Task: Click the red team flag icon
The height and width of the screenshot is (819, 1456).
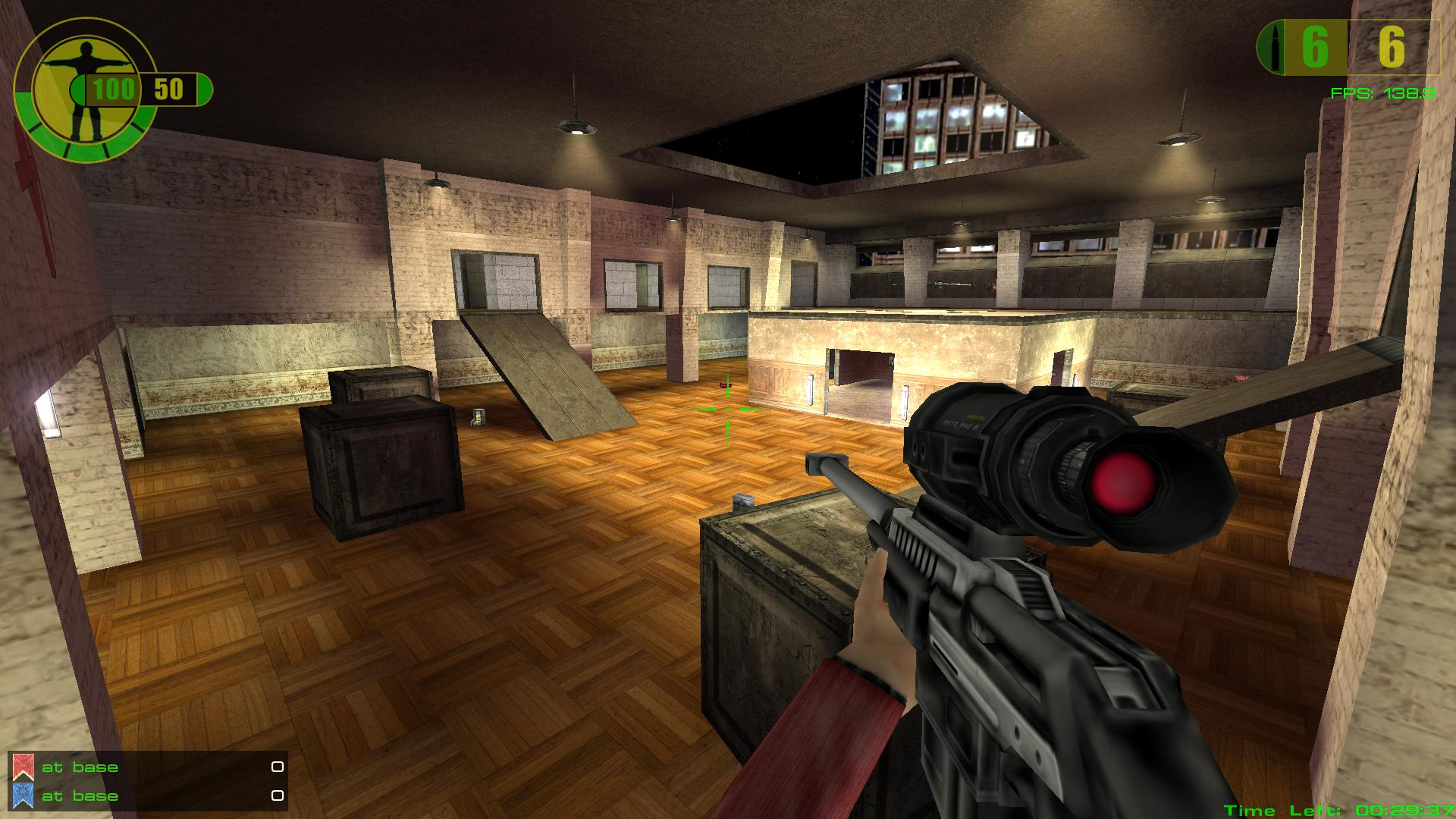Action: coord(23,767)
